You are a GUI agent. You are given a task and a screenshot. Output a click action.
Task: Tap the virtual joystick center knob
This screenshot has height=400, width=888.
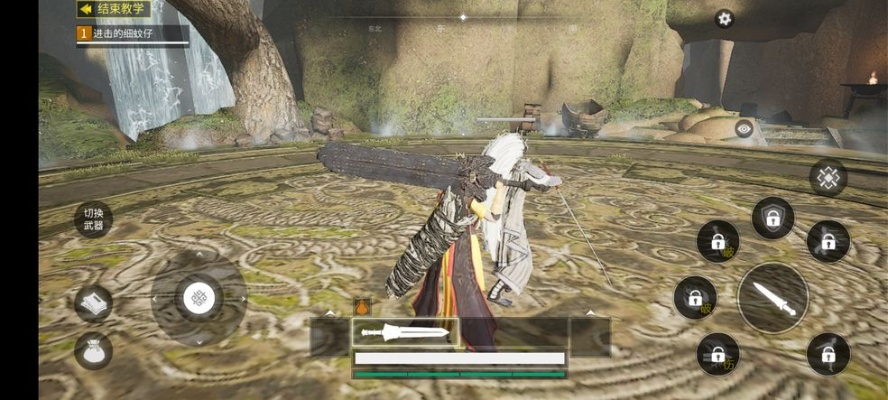(199, 297)
